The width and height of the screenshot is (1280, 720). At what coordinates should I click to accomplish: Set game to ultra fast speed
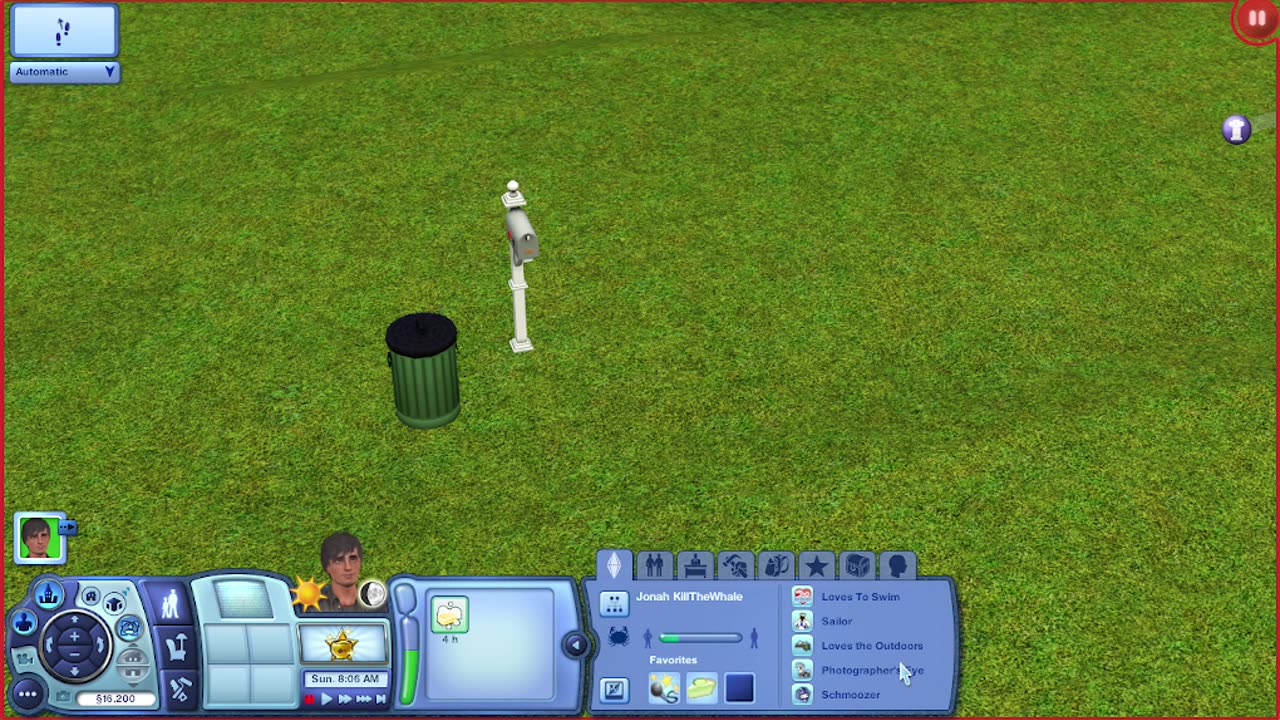pos(364,700)
